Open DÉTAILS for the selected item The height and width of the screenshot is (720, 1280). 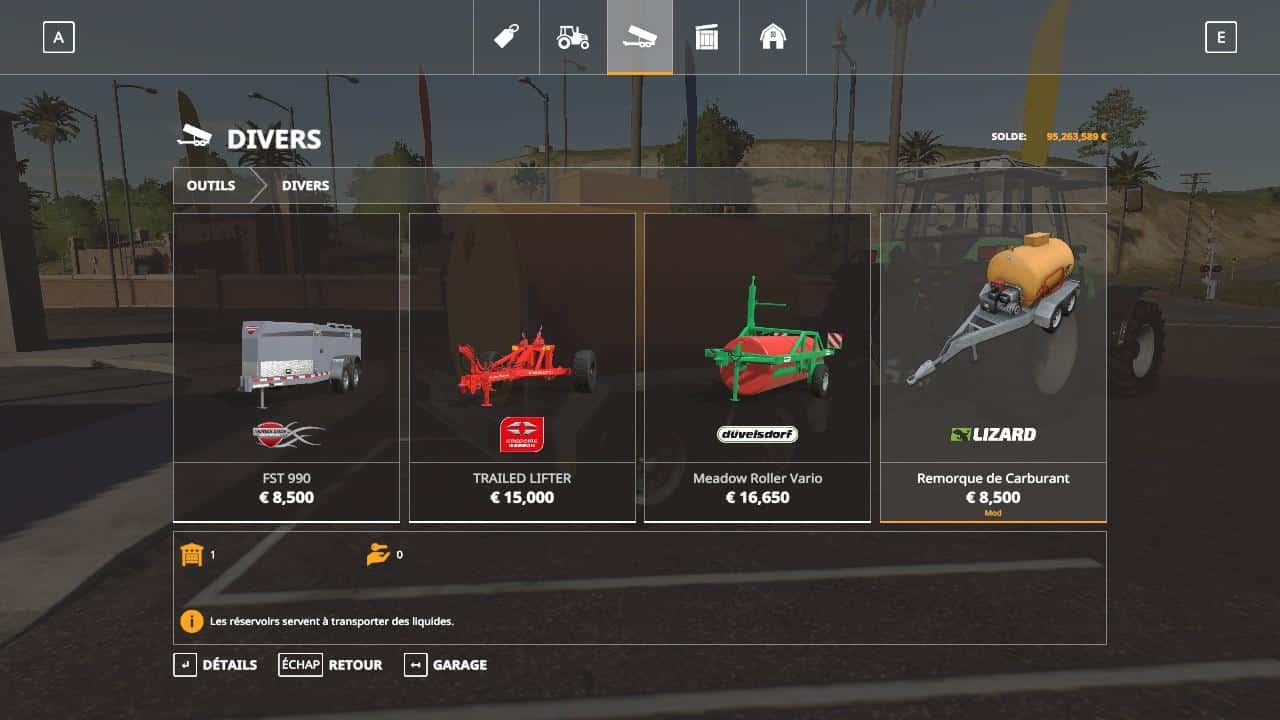(228, 664)
